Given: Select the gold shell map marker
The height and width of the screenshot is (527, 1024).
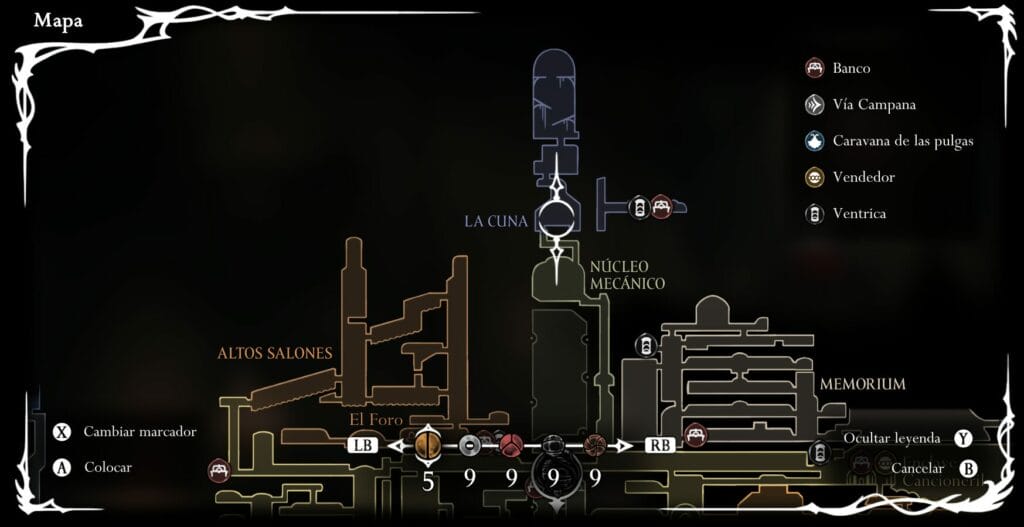Looking at the screenshot, I should point(428,444).
